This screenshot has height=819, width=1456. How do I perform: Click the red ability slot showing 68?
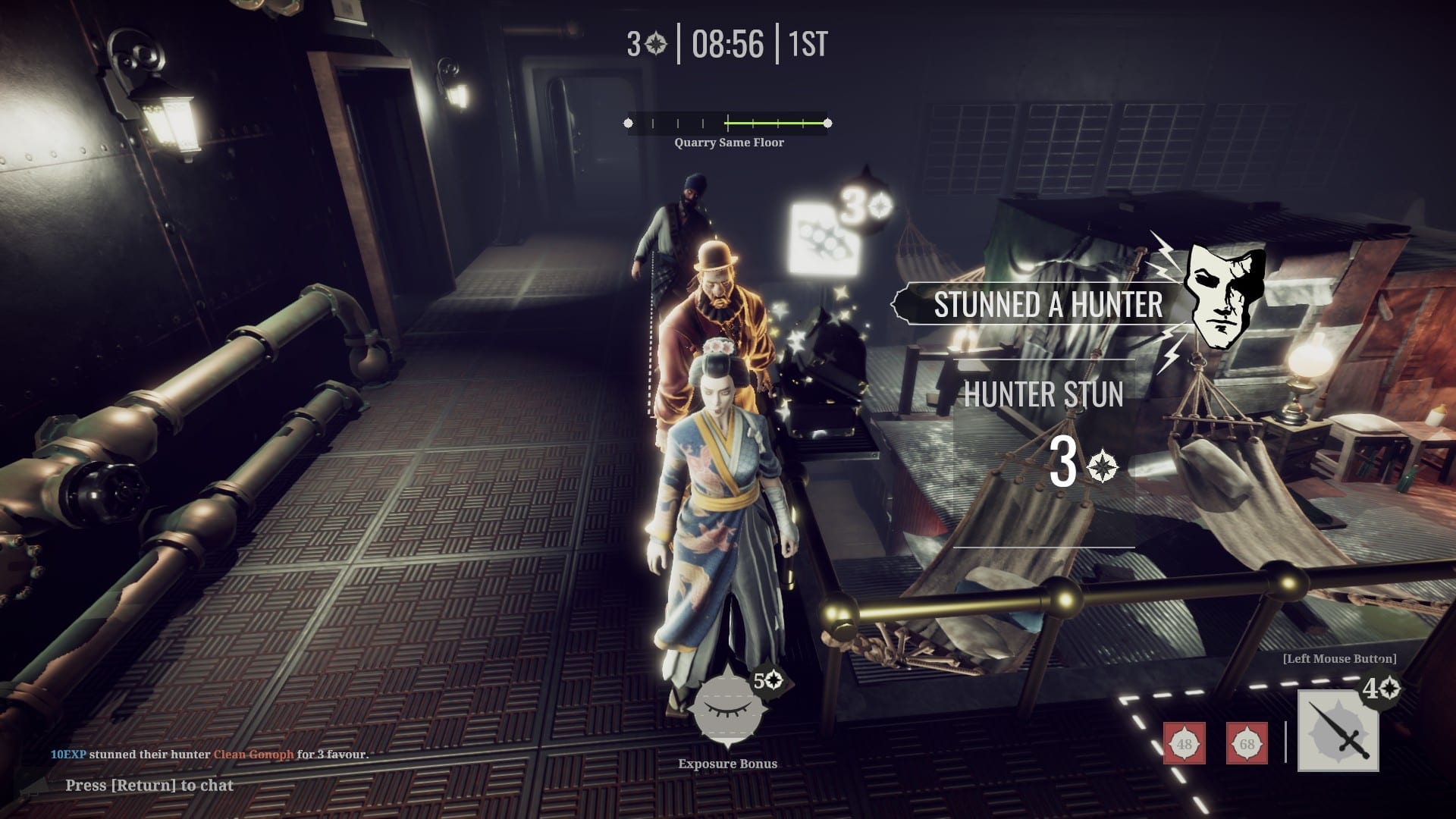coord(1247,743)
